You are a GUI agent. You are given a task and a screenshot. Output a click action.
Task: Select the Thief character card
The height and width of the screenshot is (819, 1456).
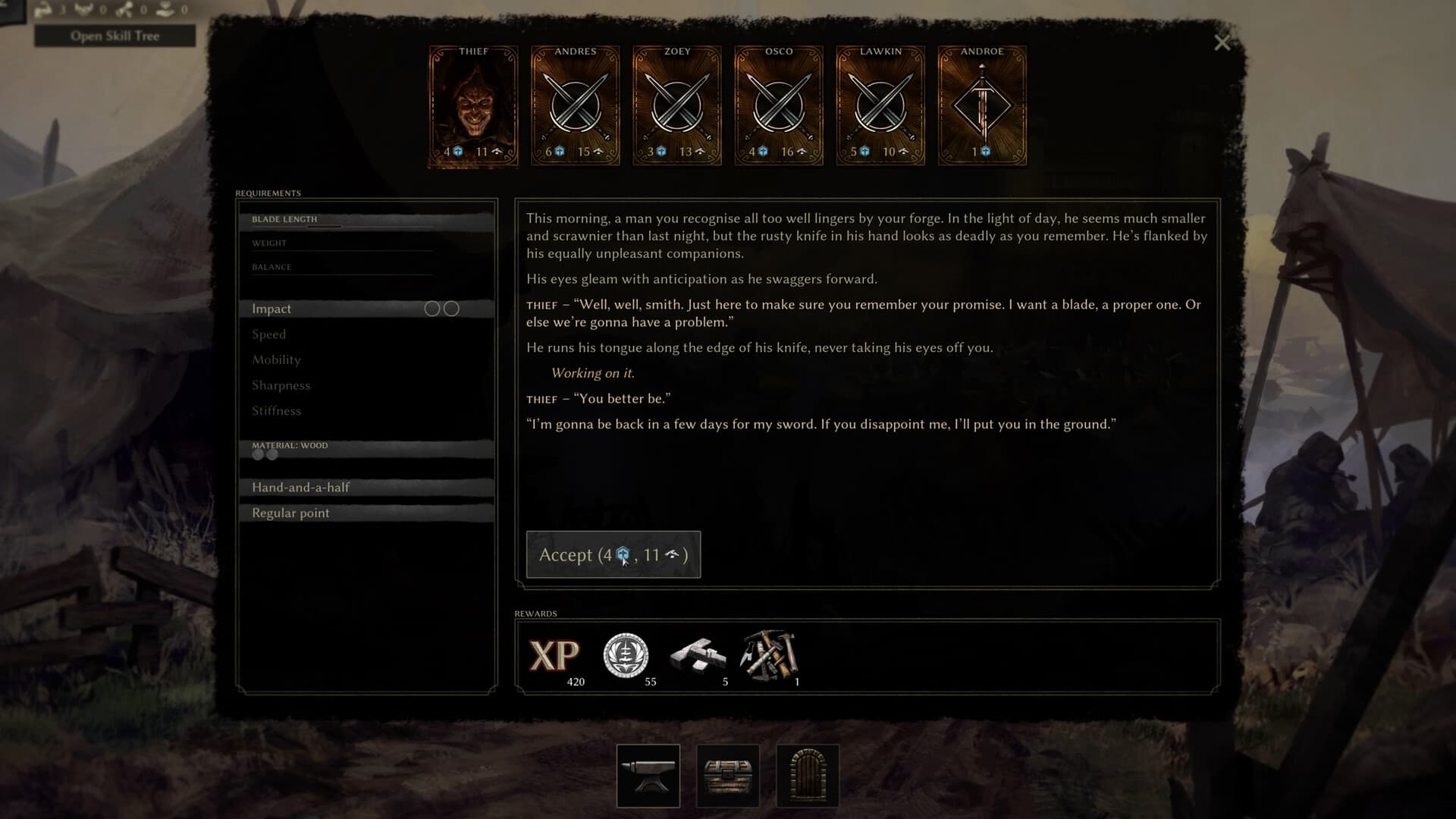click(472, 106)
